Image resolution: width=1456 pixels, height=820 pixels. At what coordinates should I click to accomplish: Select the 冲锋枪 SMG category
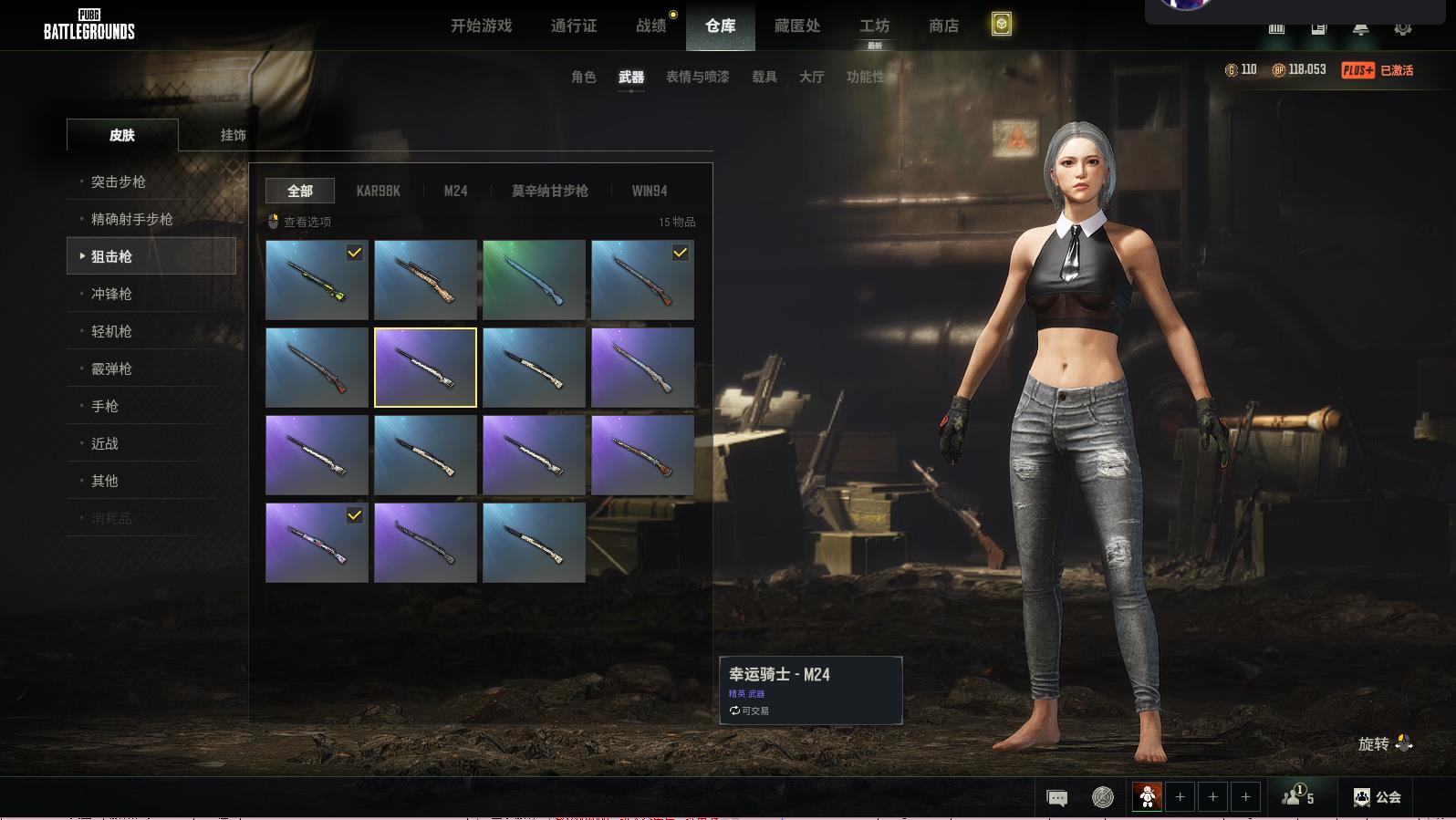coord(111,294)
